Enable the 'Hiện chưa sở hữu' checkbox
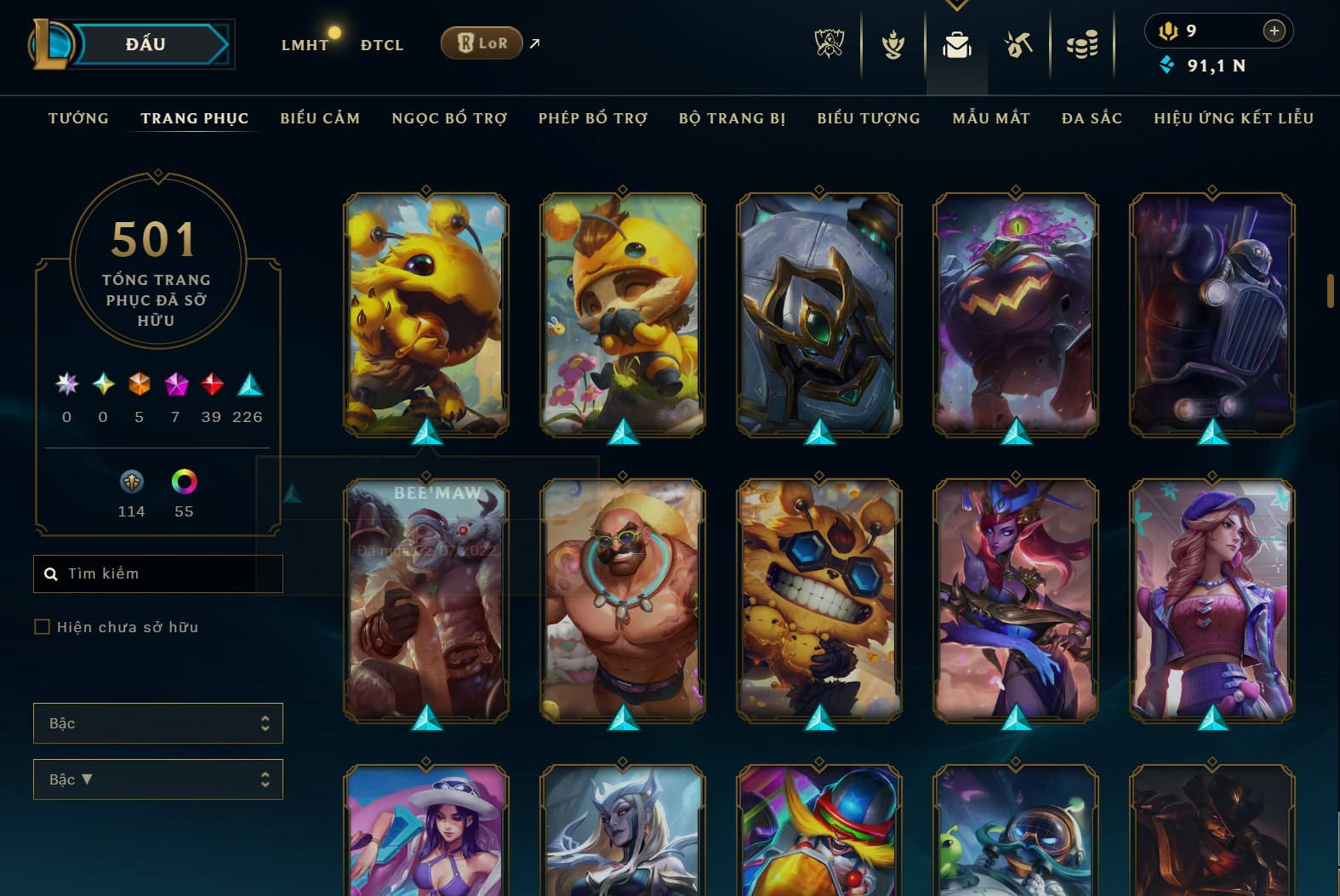Image resolution: width=1340 pixels, height=896 pixels. (41, 626)
